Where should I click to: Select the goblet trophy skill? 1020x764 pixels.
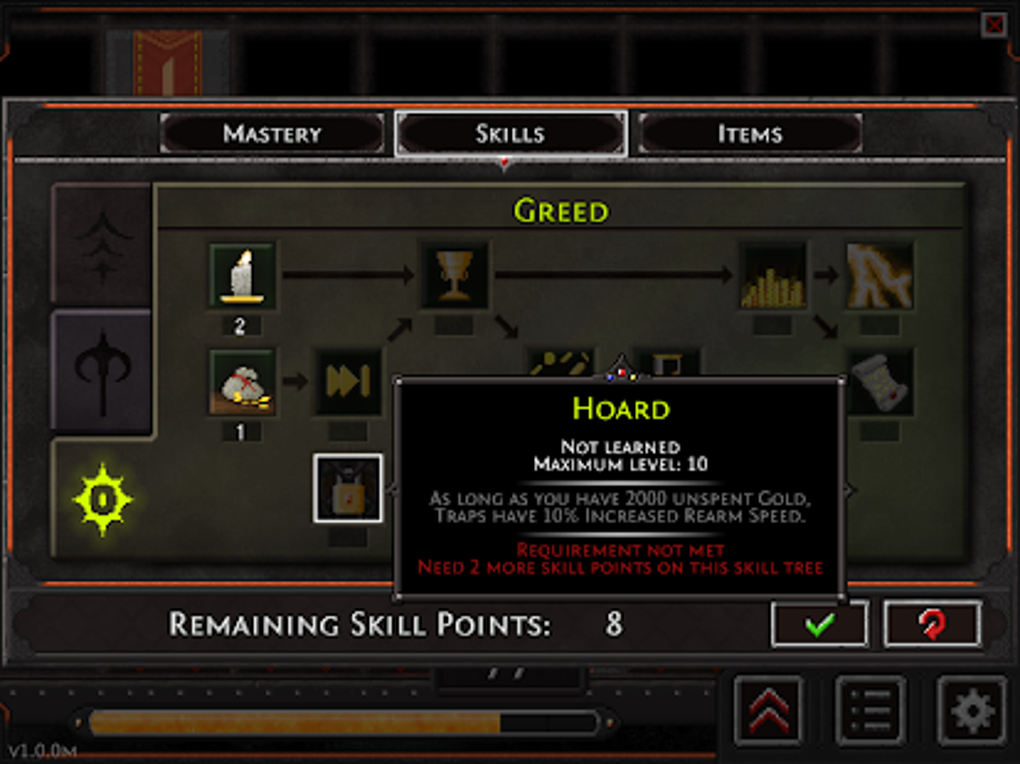(x=455, y=275)
